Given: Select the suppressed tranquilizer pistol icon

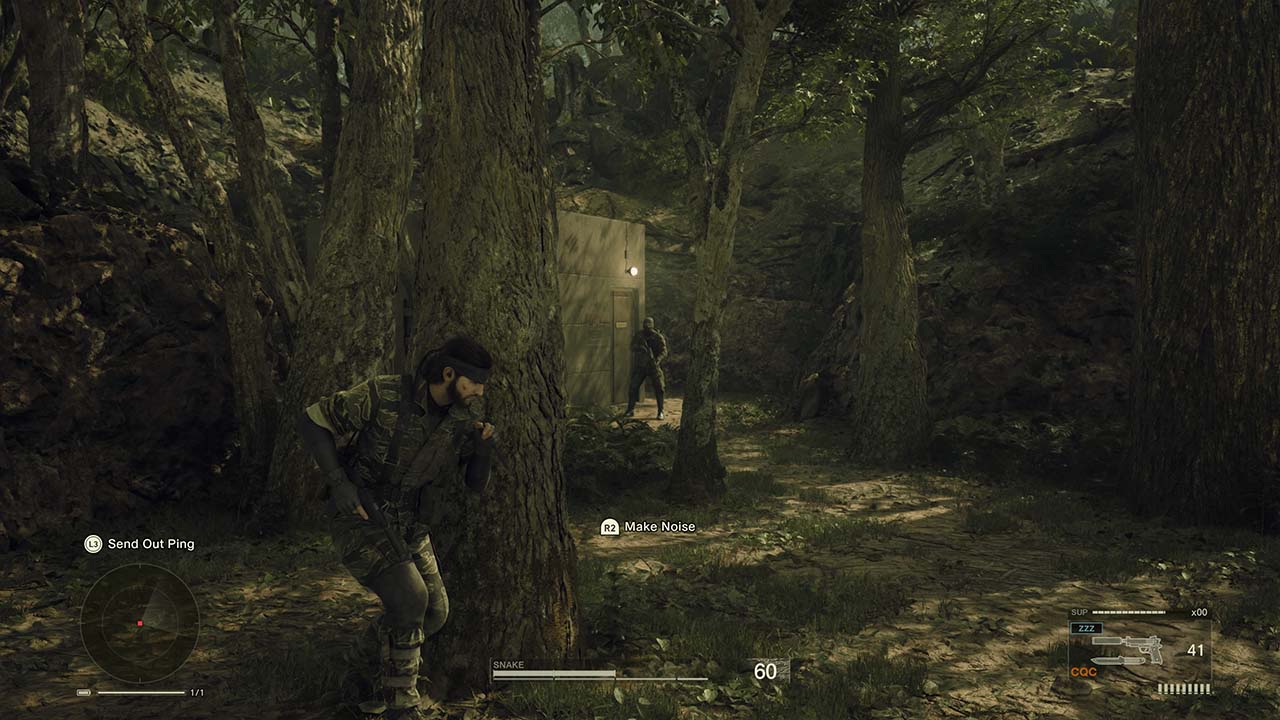Looking at the screenshot, I should click(x=1127, y=643).
